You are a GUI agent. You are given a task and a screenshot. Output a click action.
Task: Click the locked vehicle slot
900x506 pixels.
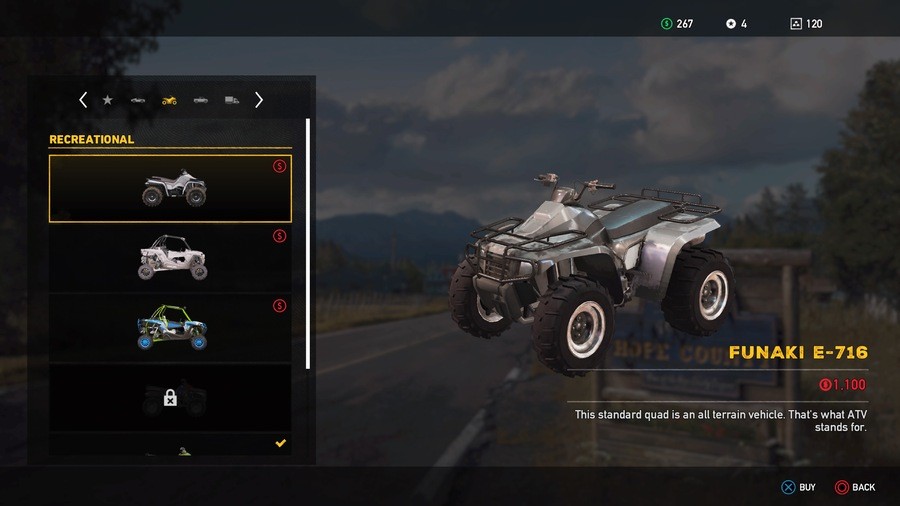pyautogui.click(x=170, y=397)
